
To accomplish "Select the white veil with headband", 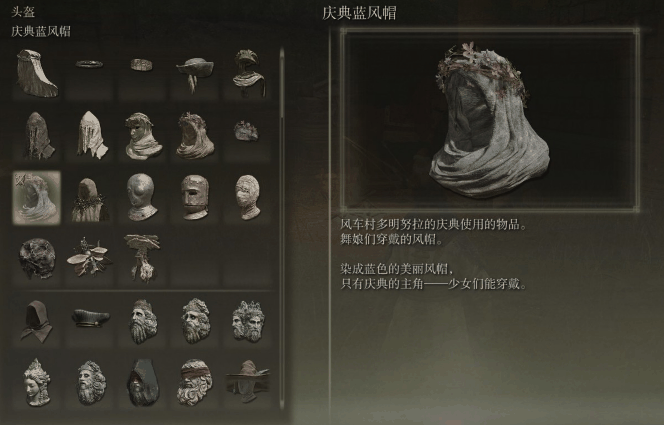I will coord(37,72).
